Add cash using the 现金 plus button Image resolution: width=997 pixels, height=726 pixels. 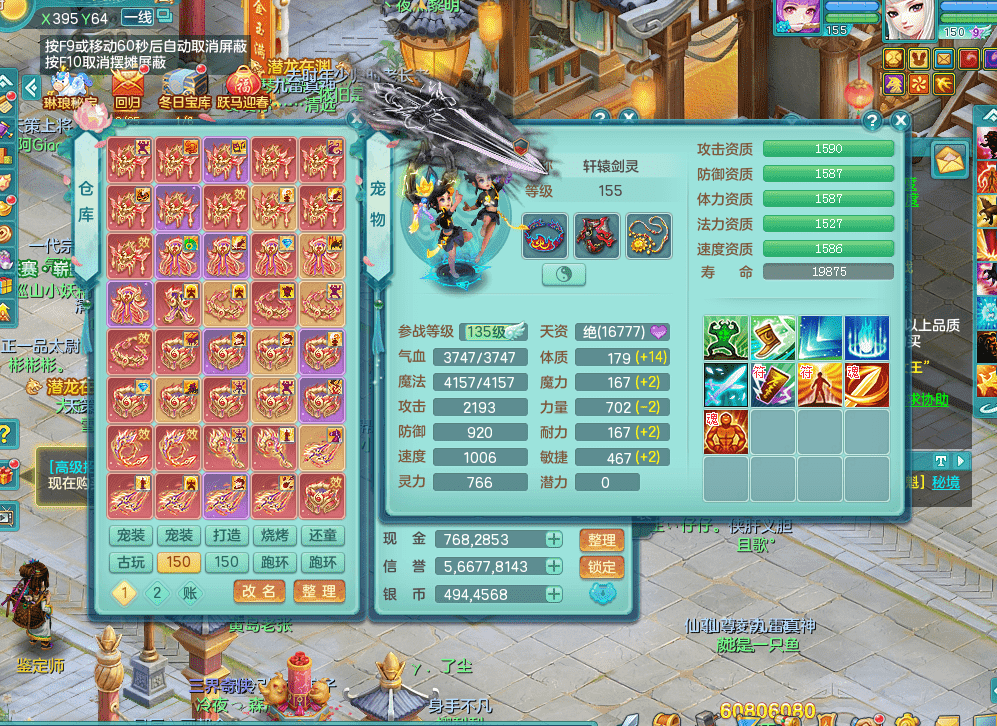pos(553,539)
